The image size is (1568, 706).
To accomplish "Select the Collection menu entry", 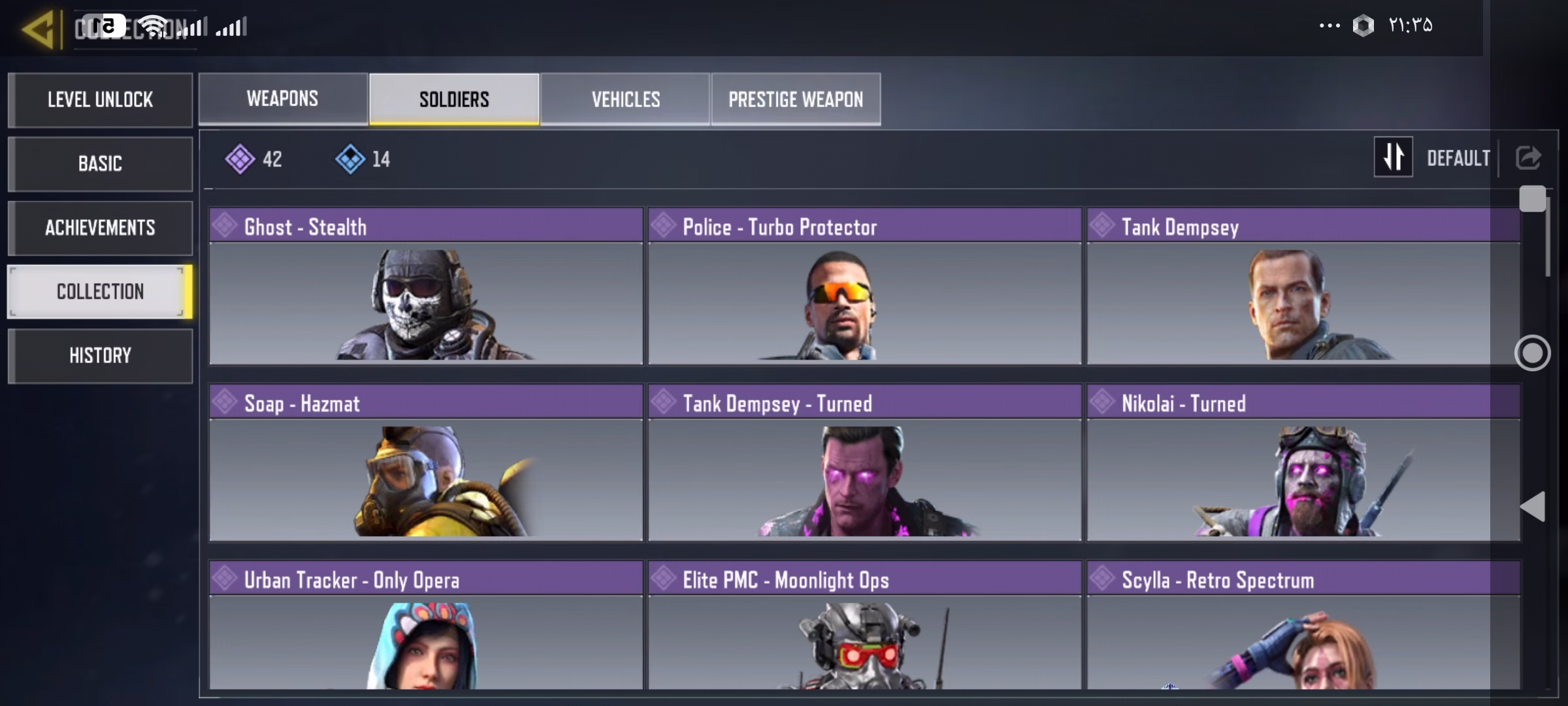I will tap(100, 292).
